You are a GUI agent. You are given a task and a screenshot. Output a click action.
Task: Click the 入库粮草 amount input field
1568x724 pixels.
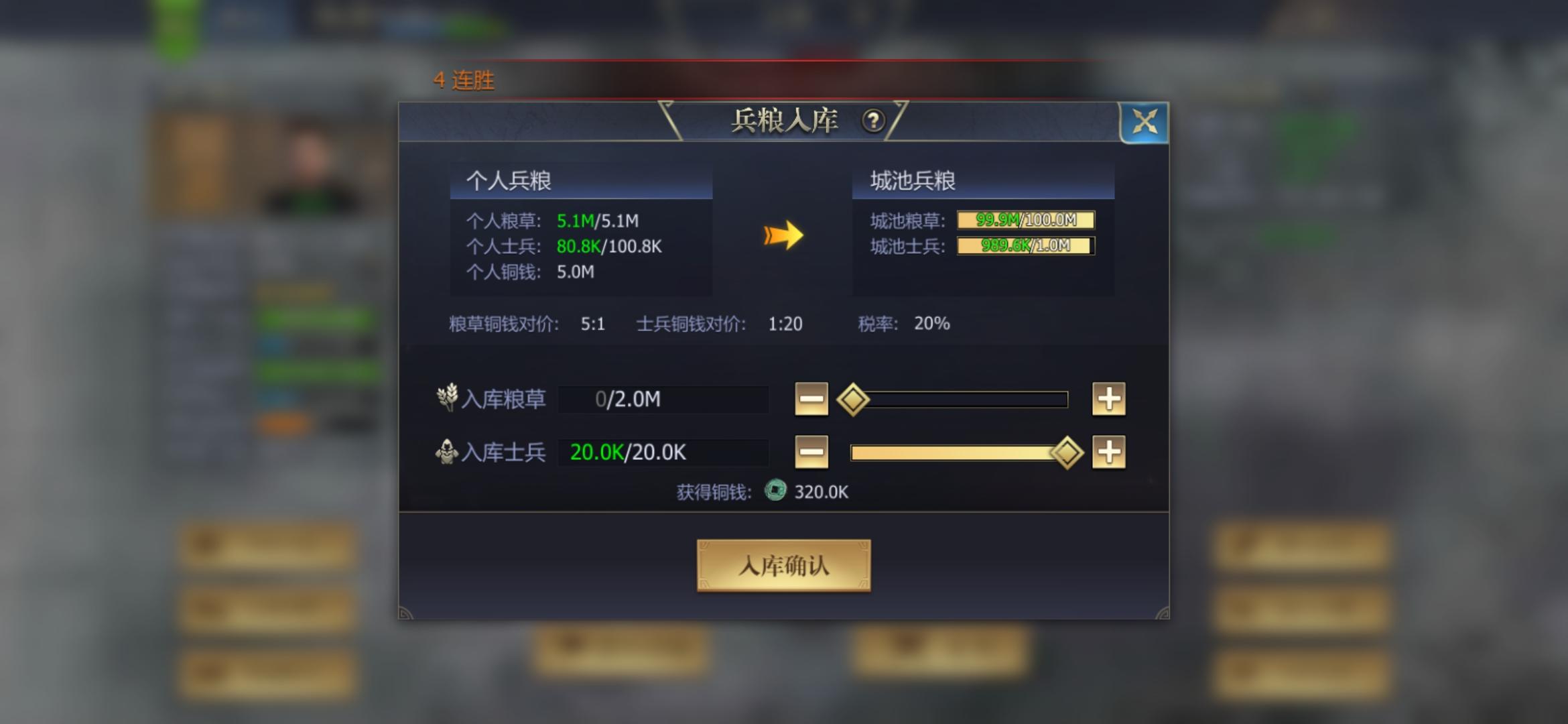tap(663, 398)
